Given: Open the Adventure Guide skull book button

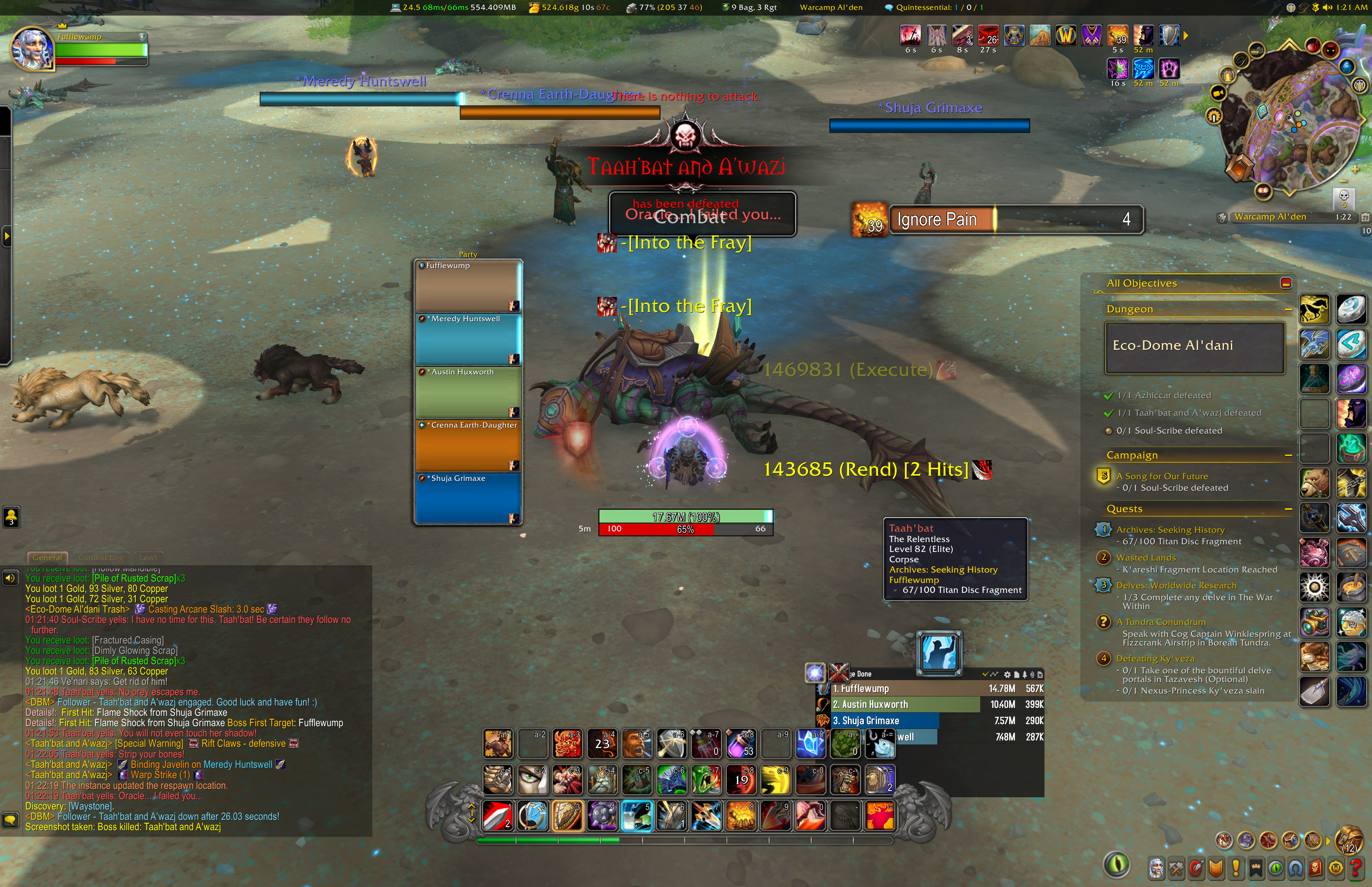Looking at the screenshot, I should (1316, 868).
